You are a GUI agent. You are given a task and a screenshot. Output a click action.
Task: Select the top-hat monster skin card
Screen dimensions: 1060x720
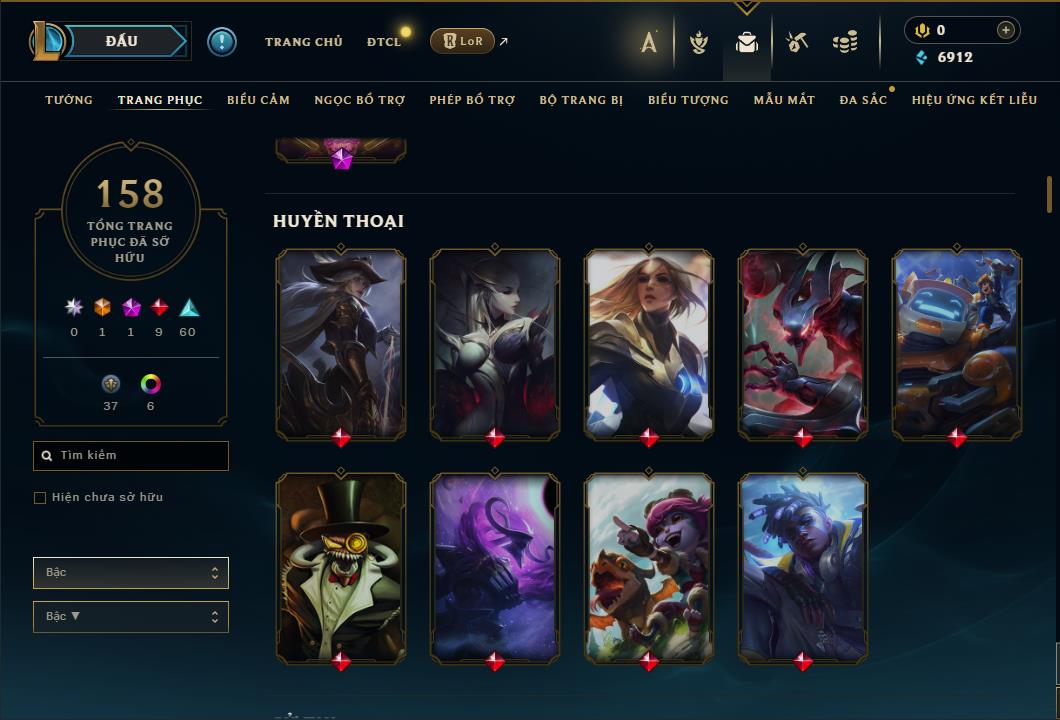[341, 565]
